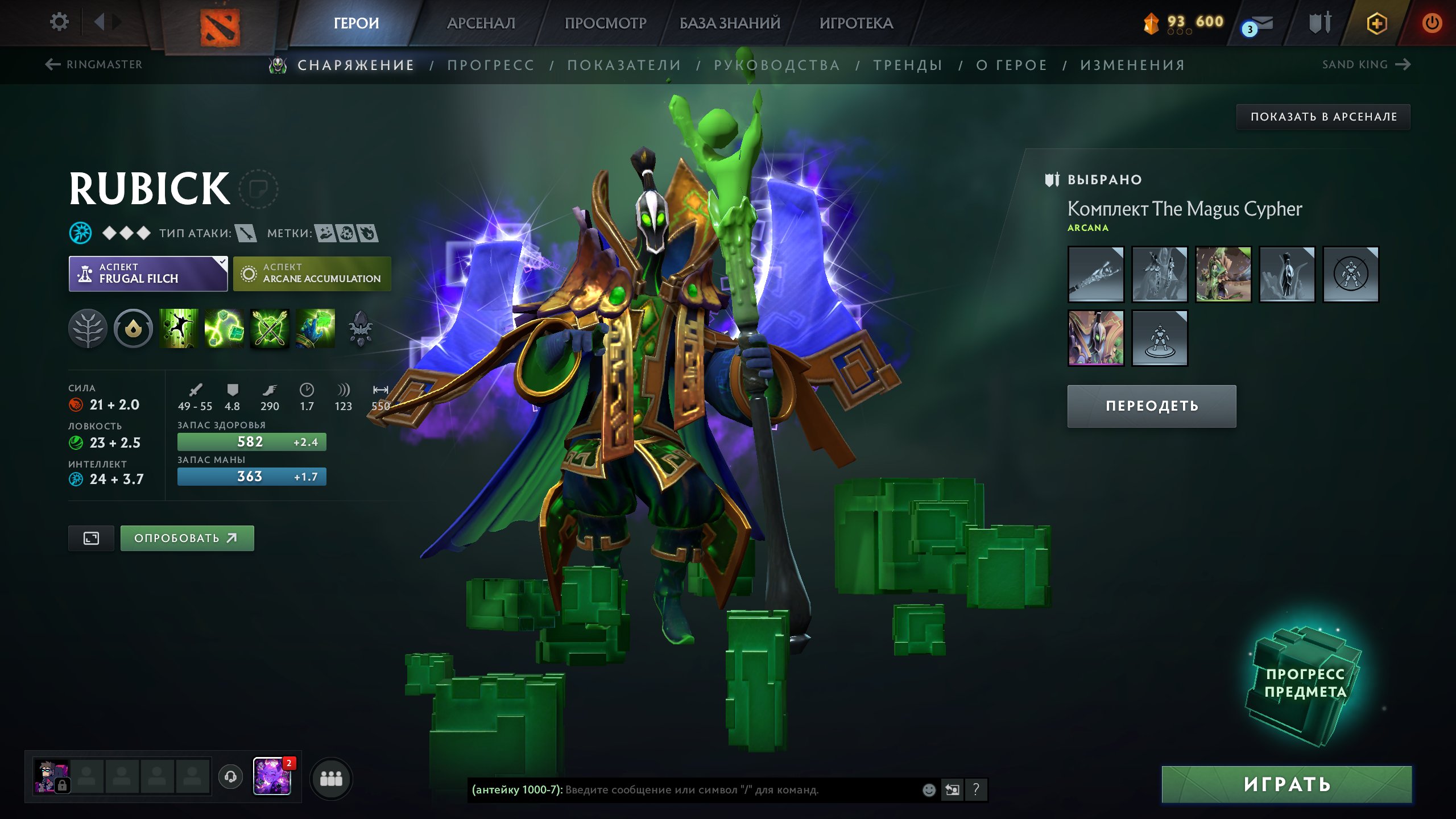Select the Fade Bolt ability icon
This screenshot has width=1456, height=819.
(x=225, y=329)
